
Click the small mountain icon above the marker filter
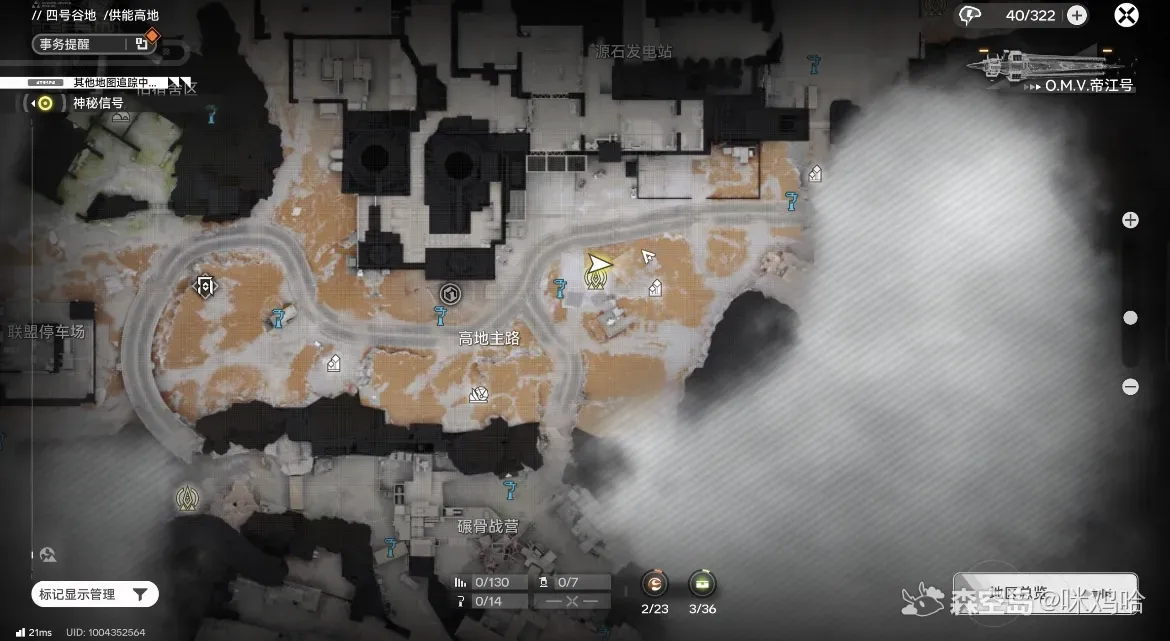[x=47, y=554]
